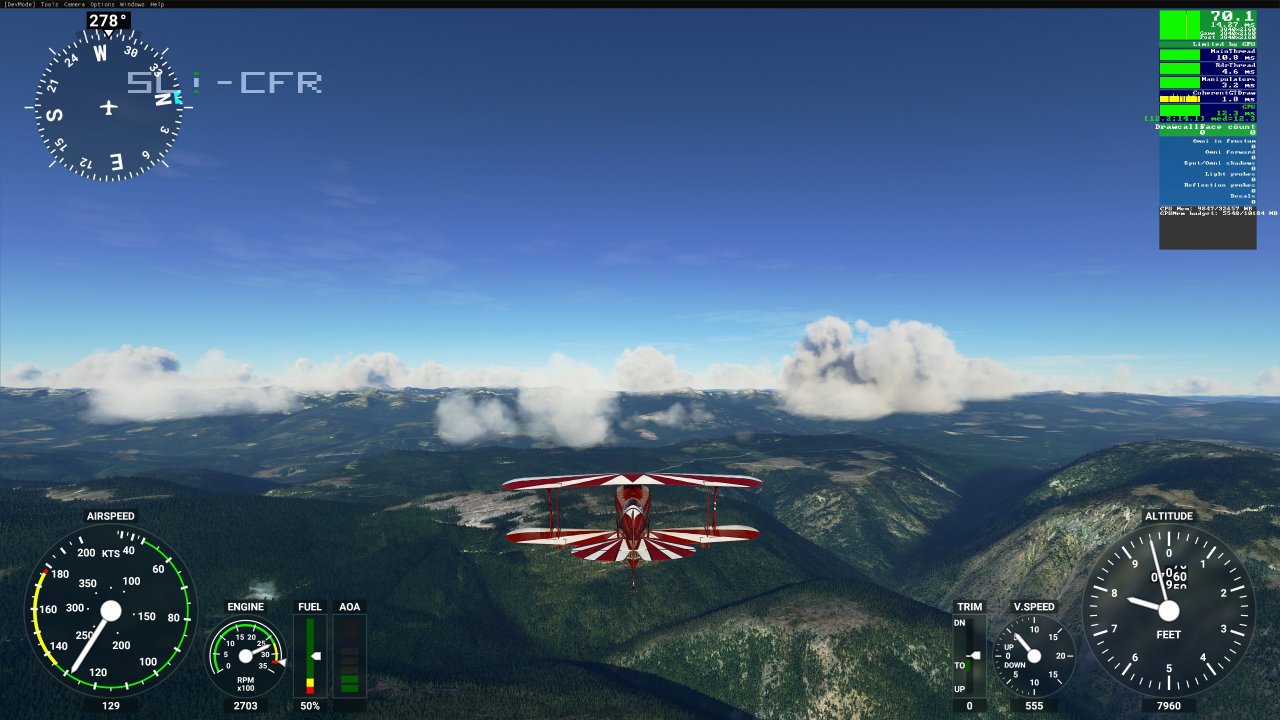Click the Altitude gauge
The image size is (1280, 720).
pyautogui.click(x=1167, y=612)
